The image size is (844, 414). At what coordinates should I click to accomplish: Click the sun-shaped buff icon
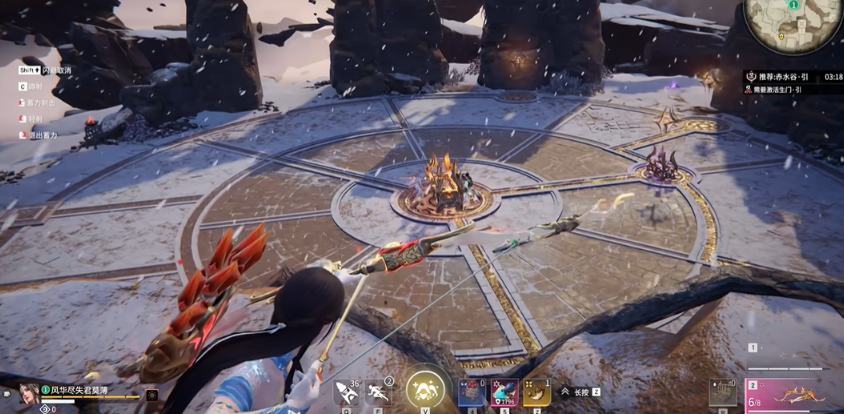click(152, 394)
